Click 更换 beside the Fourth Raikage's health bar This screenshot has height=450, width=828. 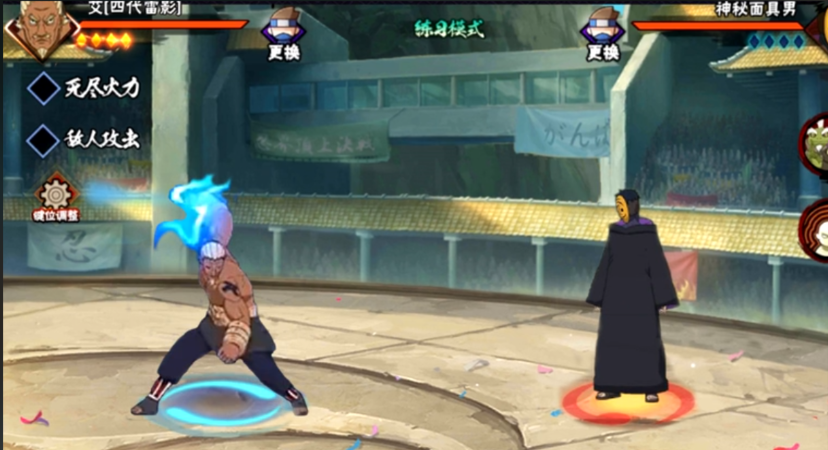(x=284, y=37)
